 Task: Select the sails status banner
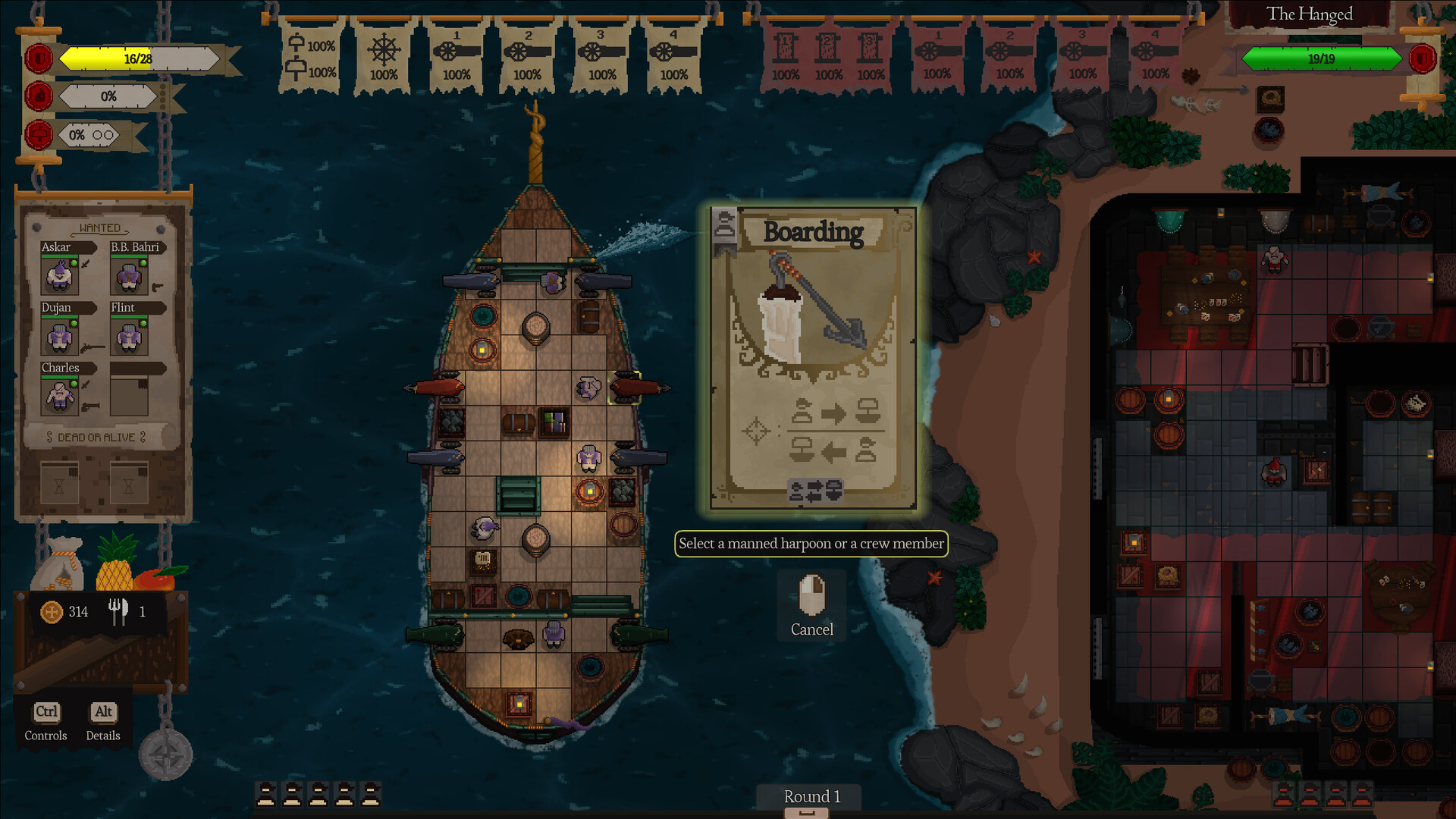point(311,58)
